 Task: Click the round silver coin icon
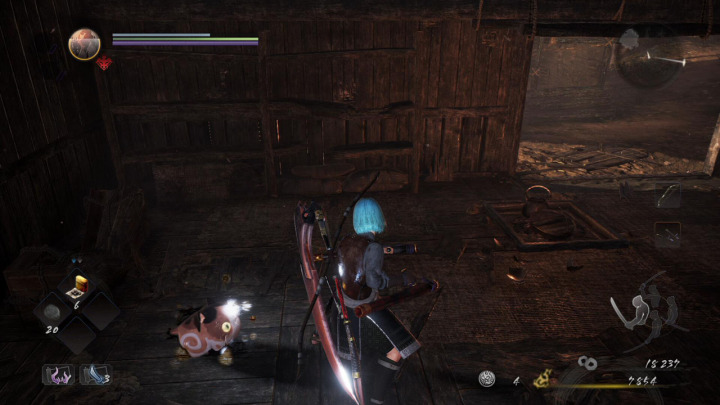[489, 379]
